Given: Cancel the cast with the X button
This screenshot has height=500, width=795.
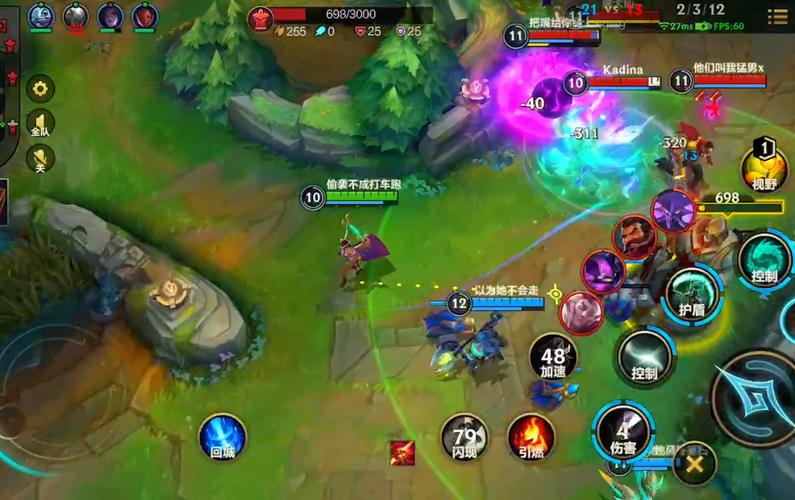Looking at the screenshot, I should [694, 463].
